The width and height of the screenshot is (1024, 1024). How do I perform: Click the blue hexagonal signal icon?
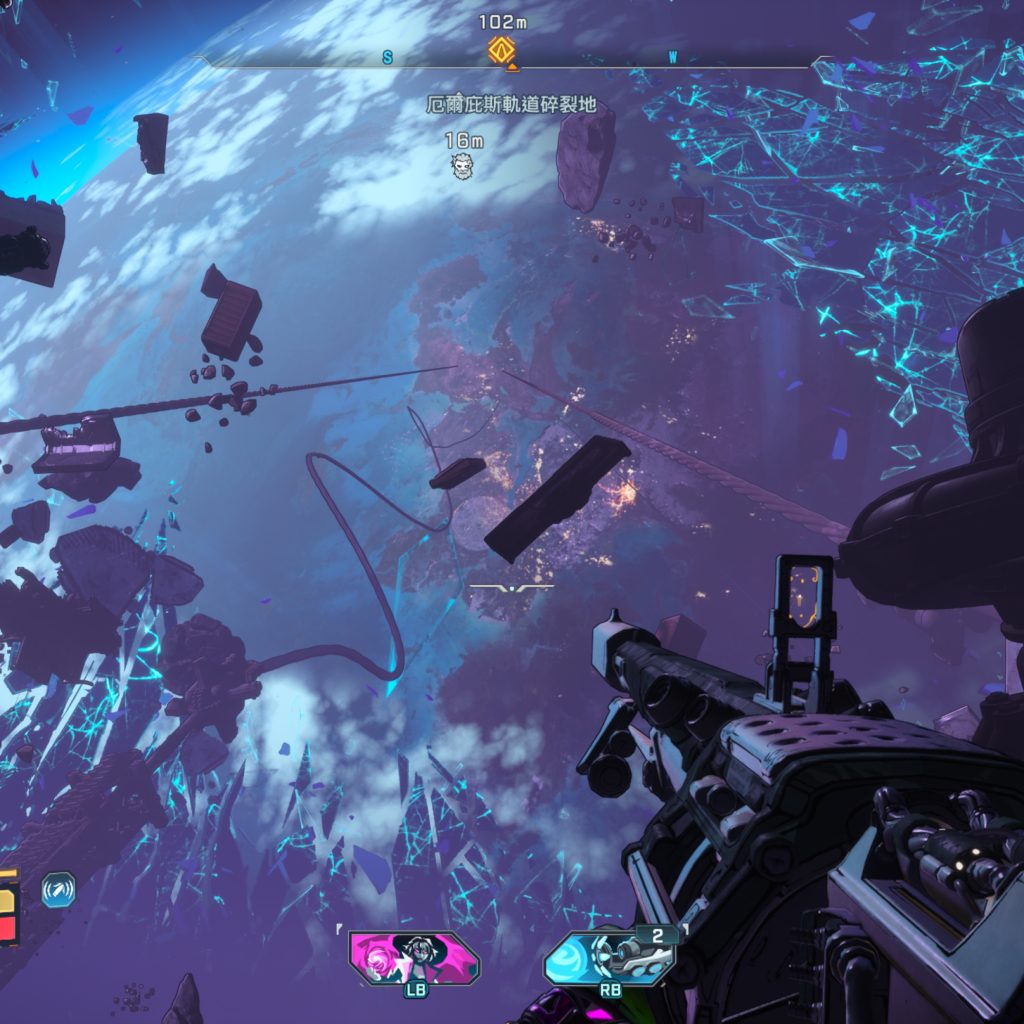pos(58,889)
